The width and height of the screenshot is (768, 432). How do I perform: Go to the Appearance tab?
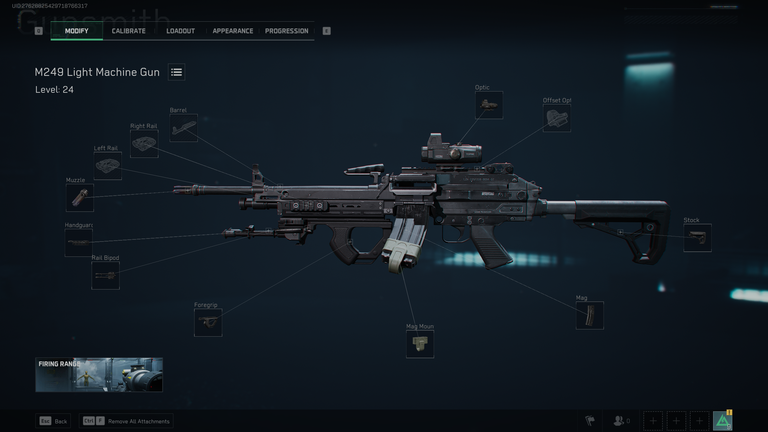[x=232, y=31]
